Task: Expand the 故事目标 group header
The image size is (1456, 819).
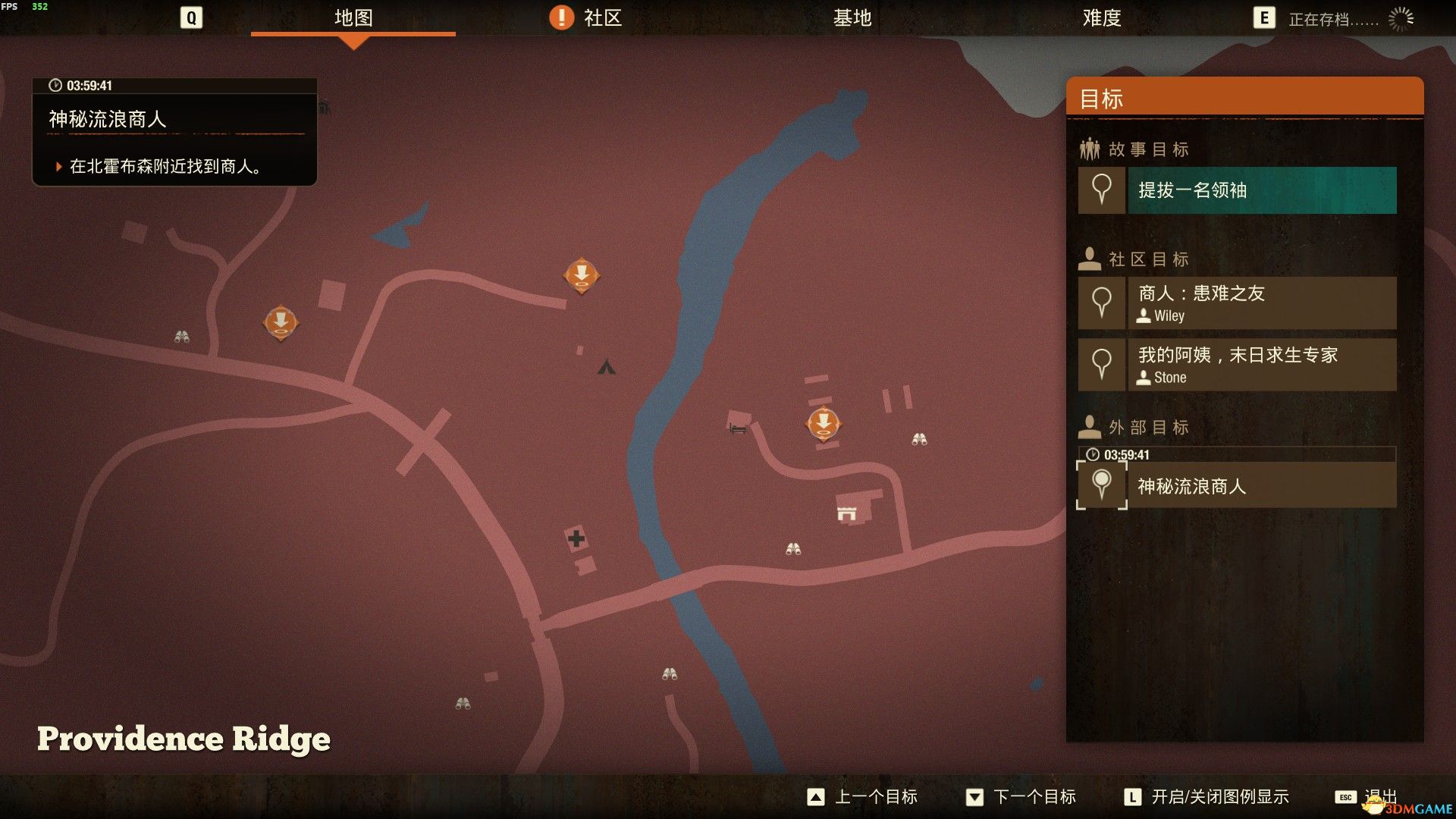Action: [1132, 149]
